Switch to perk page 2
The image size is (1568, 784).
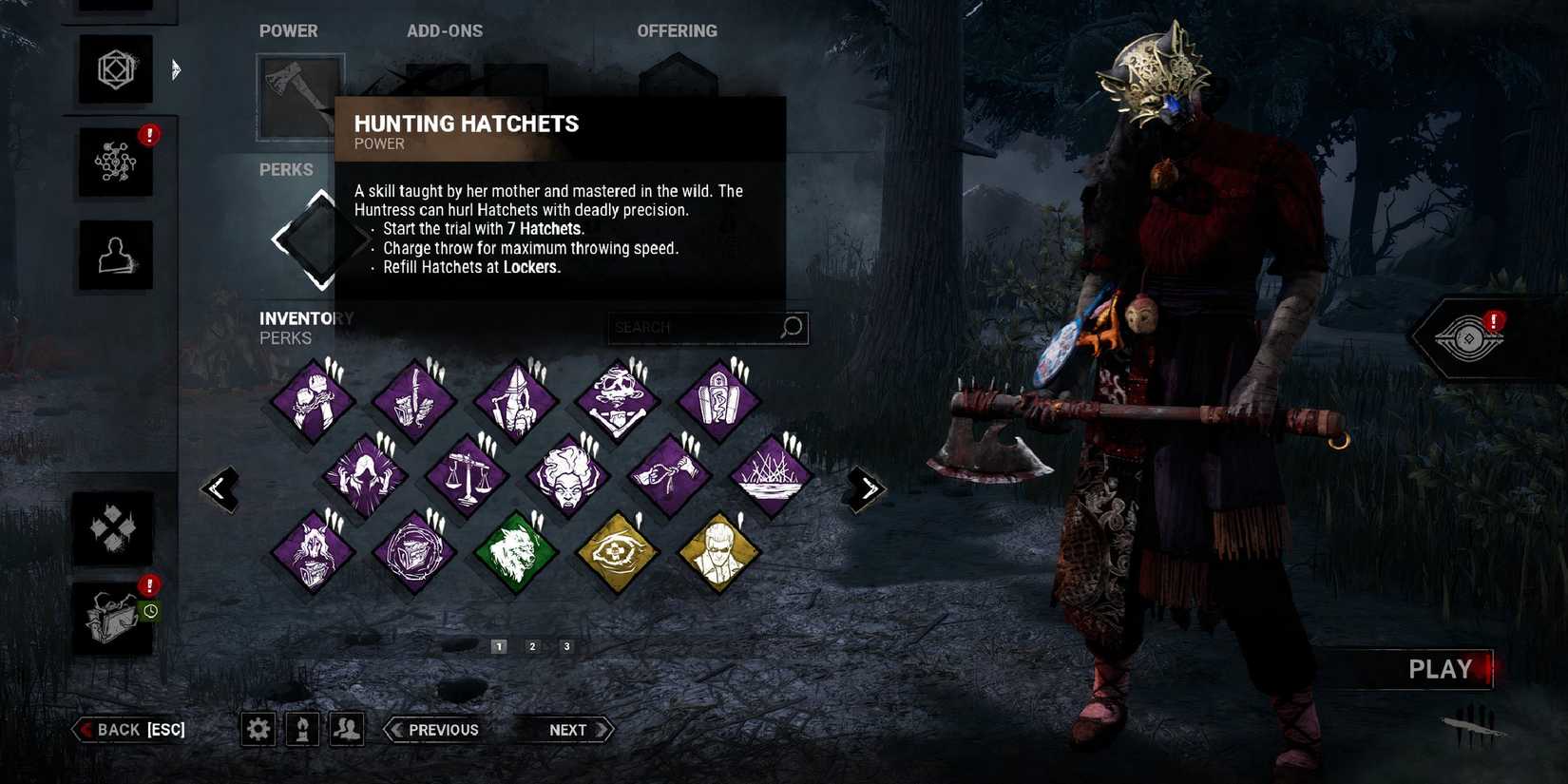click(x=532, y=645)
